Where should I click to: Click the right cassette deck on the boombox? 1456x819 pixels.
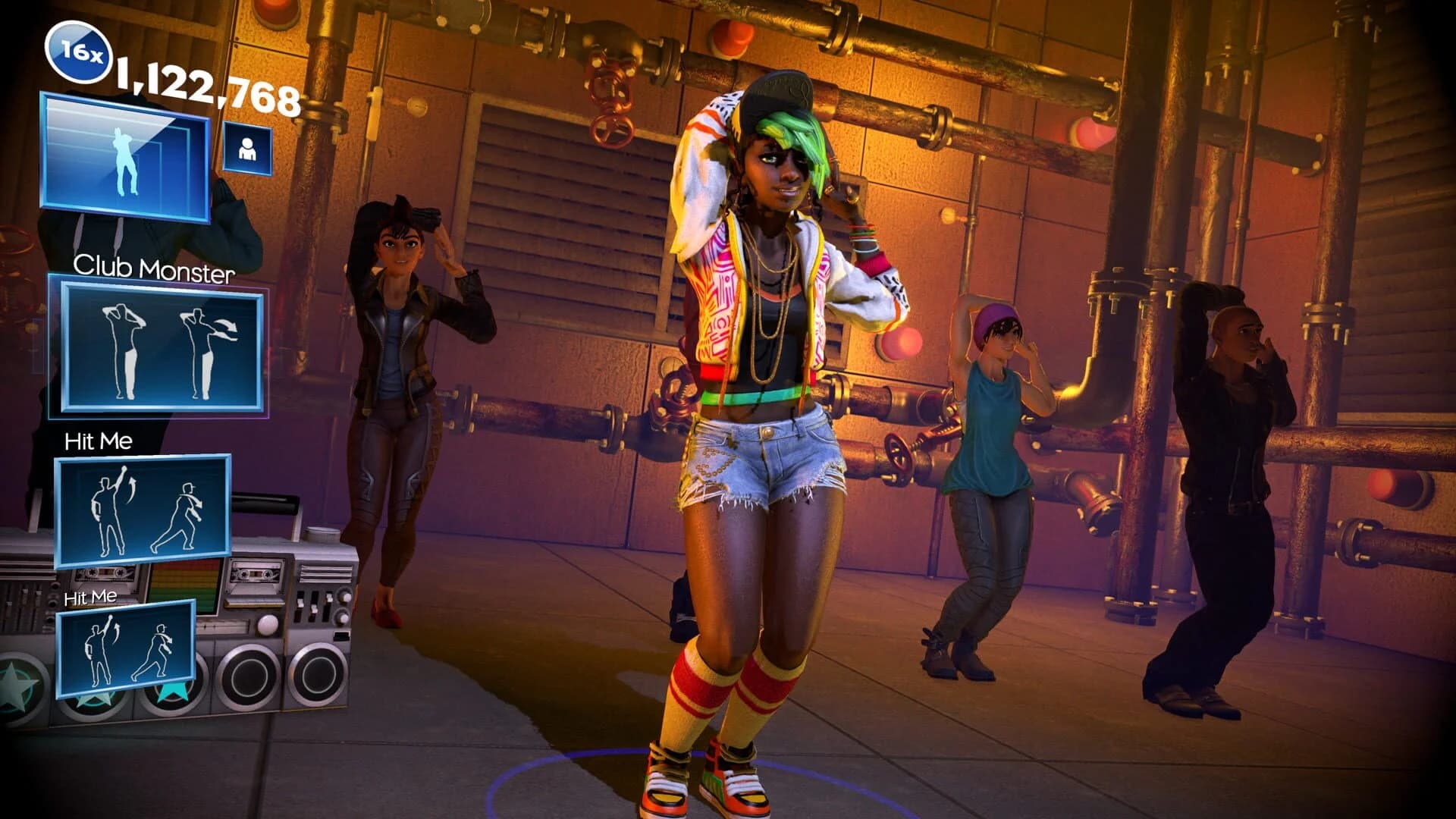point(257,574)
